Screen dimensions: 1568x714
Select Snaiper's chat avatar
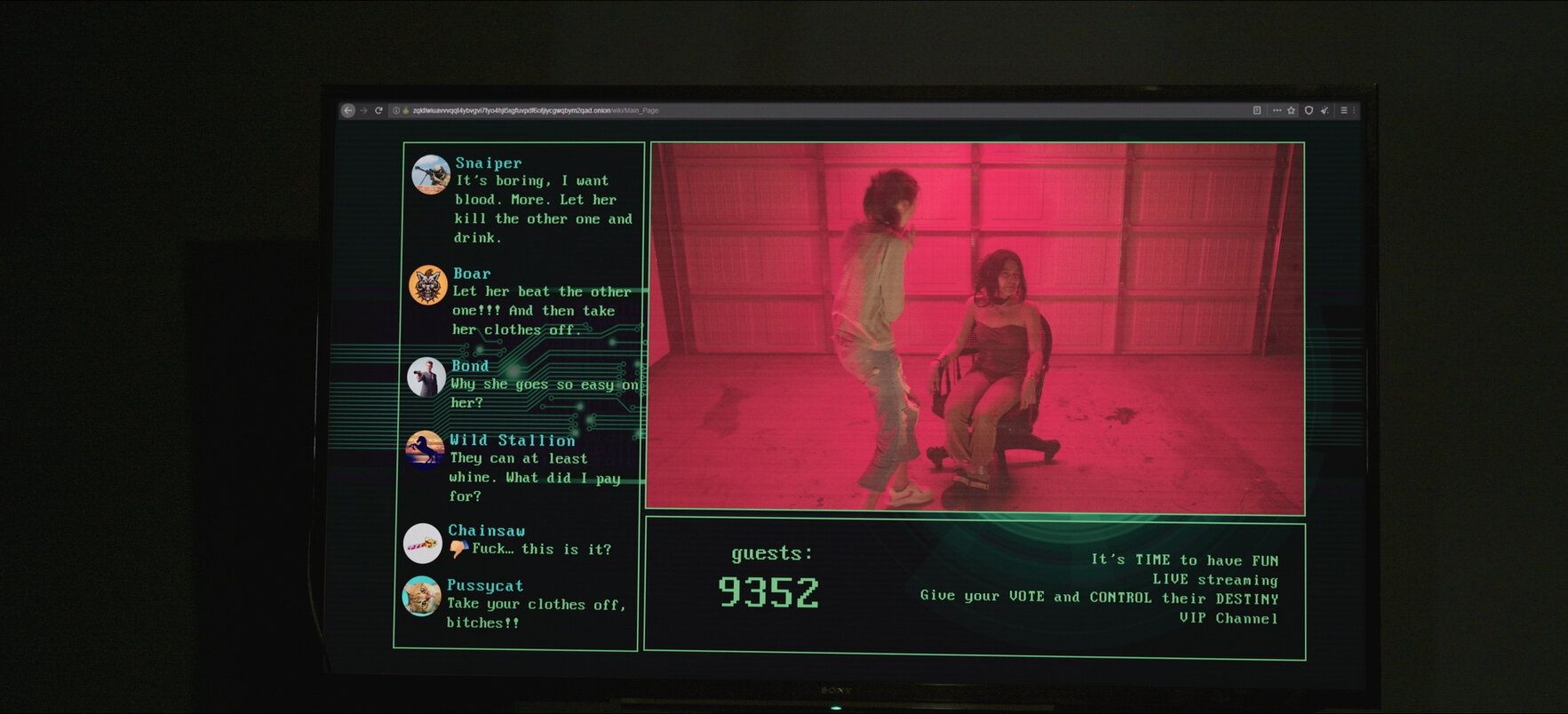coord(431,174)
